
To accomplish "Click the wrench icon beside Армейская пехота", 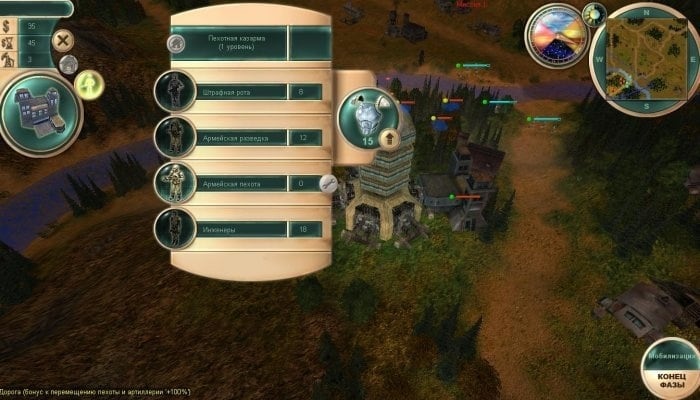I will [x=327, y=183].
